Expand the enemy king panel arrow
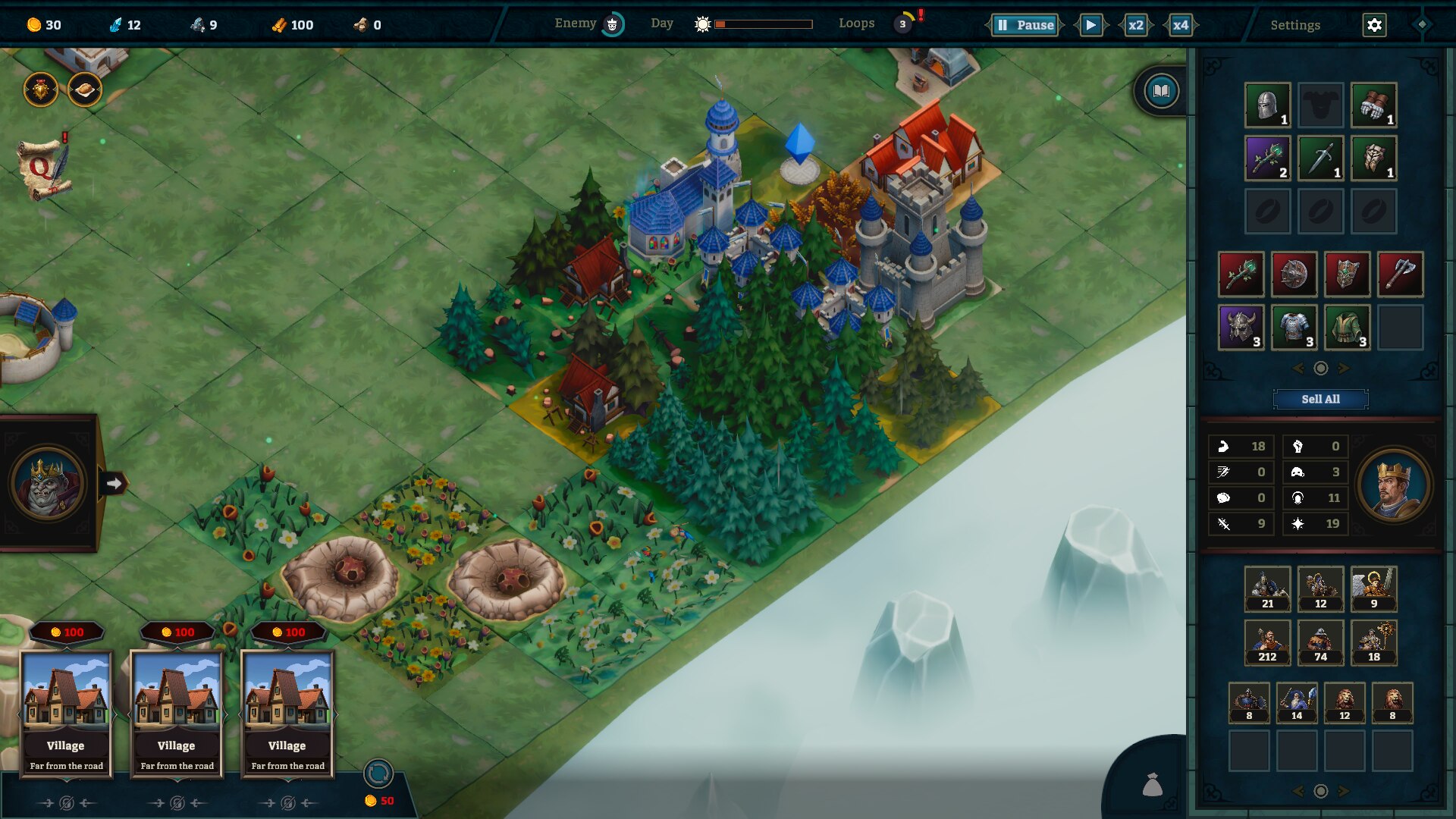Viewport: 1456px width, 819px height. pos(114,483)
